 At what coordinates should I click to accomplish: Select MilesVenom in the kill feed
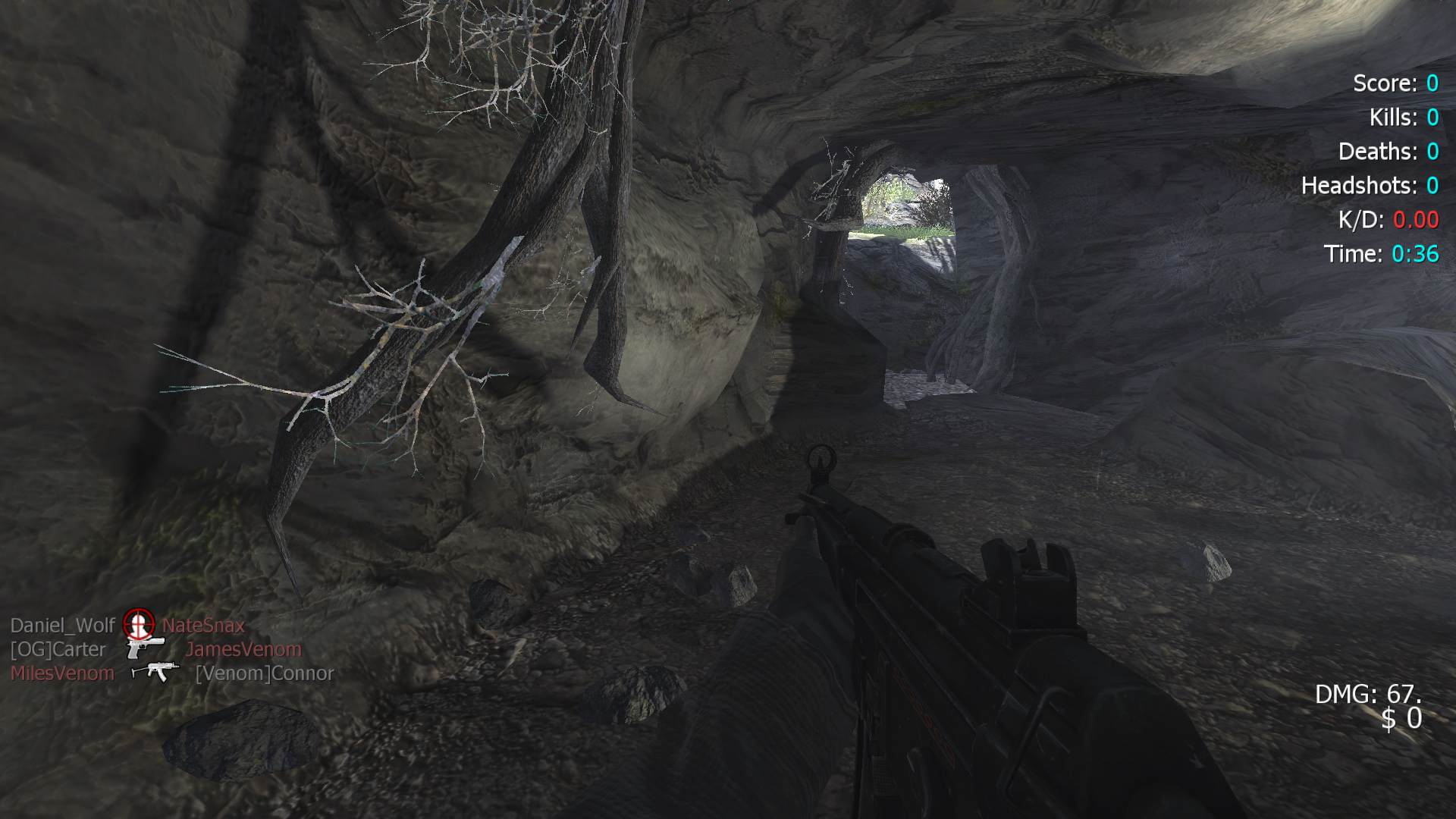tap(62, 673)
